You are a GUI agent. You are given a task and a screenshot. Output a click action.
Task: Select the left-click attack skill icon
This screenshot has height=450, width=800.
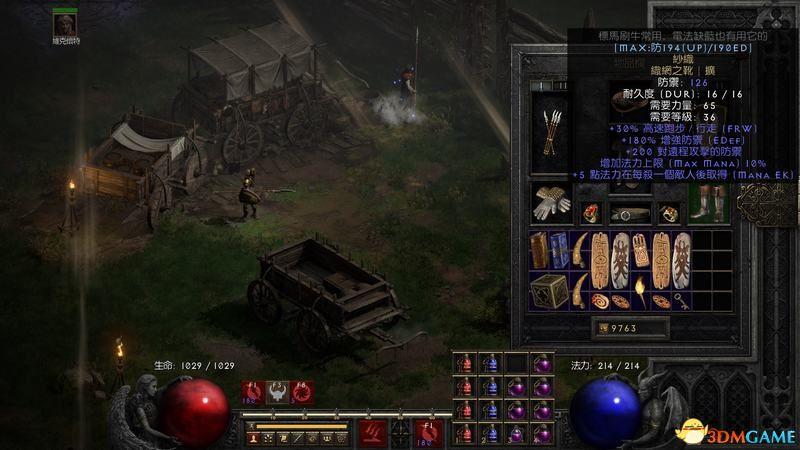tap(373, 433)
